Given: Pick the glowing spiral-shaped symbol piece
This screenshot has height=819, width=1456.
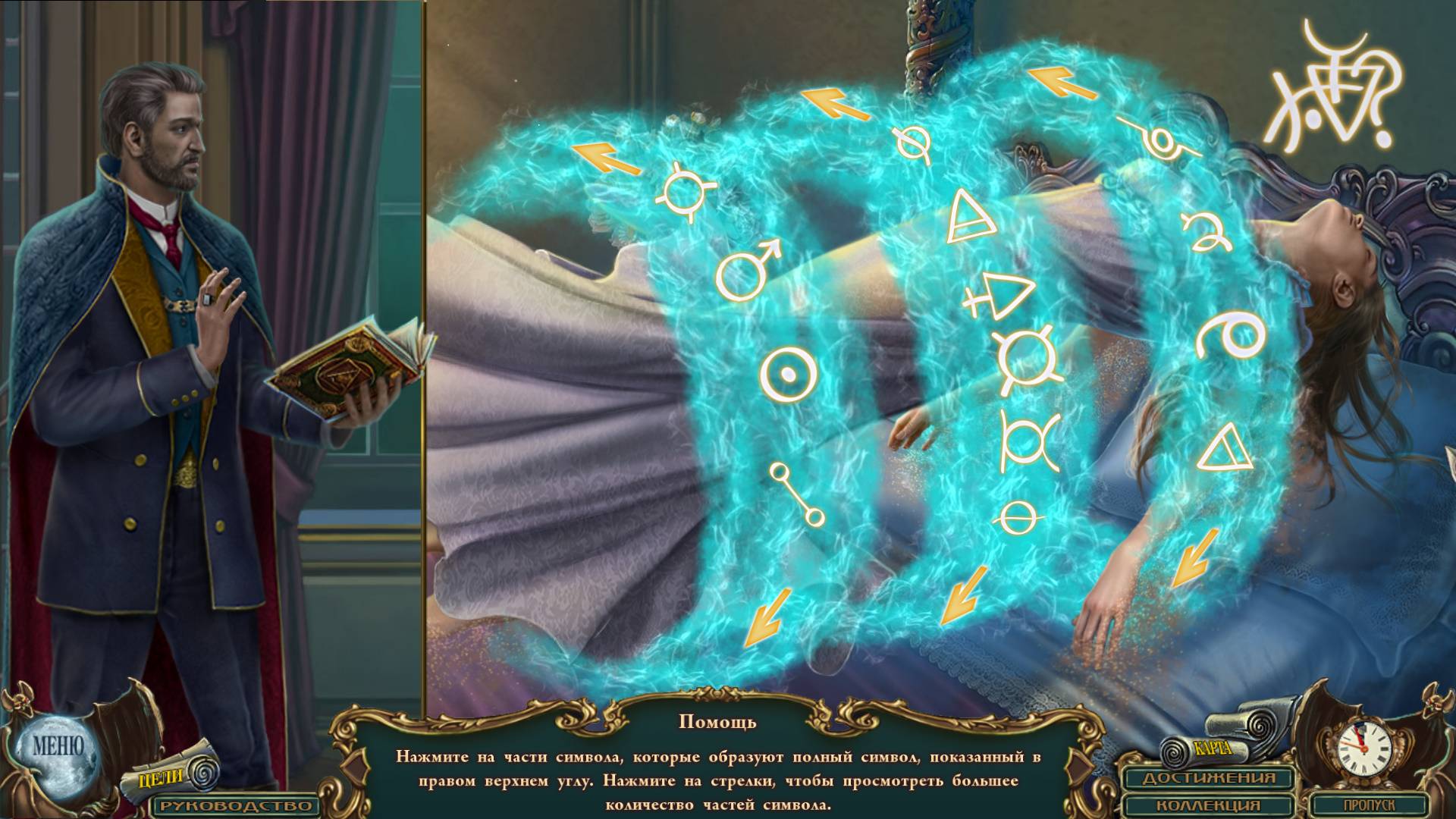Looking at the screenshot, I should [1229, 336].
